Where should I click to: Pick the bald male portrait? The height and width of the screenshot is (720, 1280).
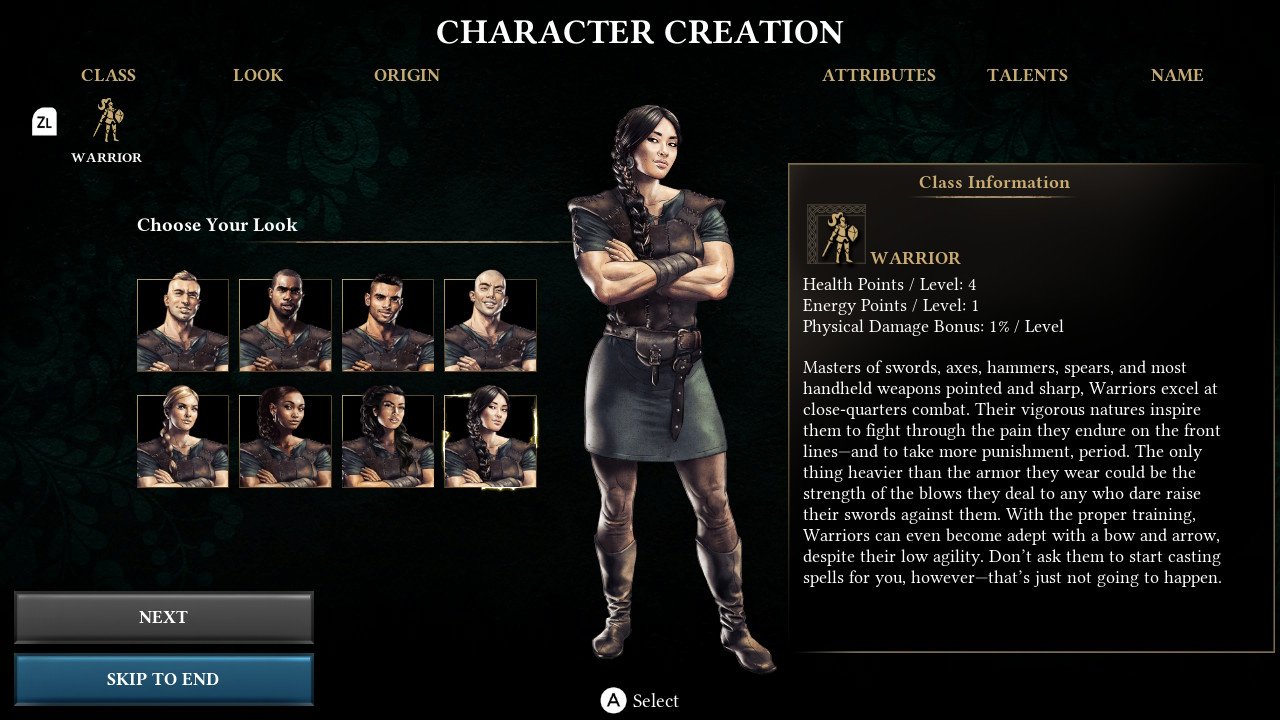coord(490,325)
